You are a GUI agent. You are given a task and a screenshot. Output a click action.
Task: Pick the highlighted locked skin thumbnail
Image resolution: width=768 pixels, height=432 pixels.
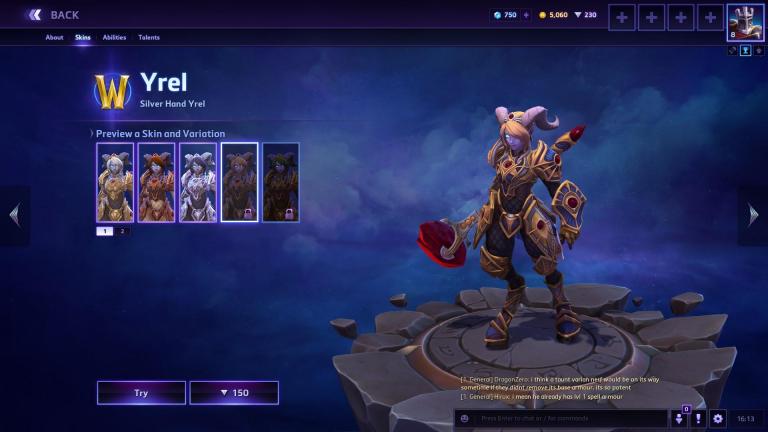click(239, 181)
